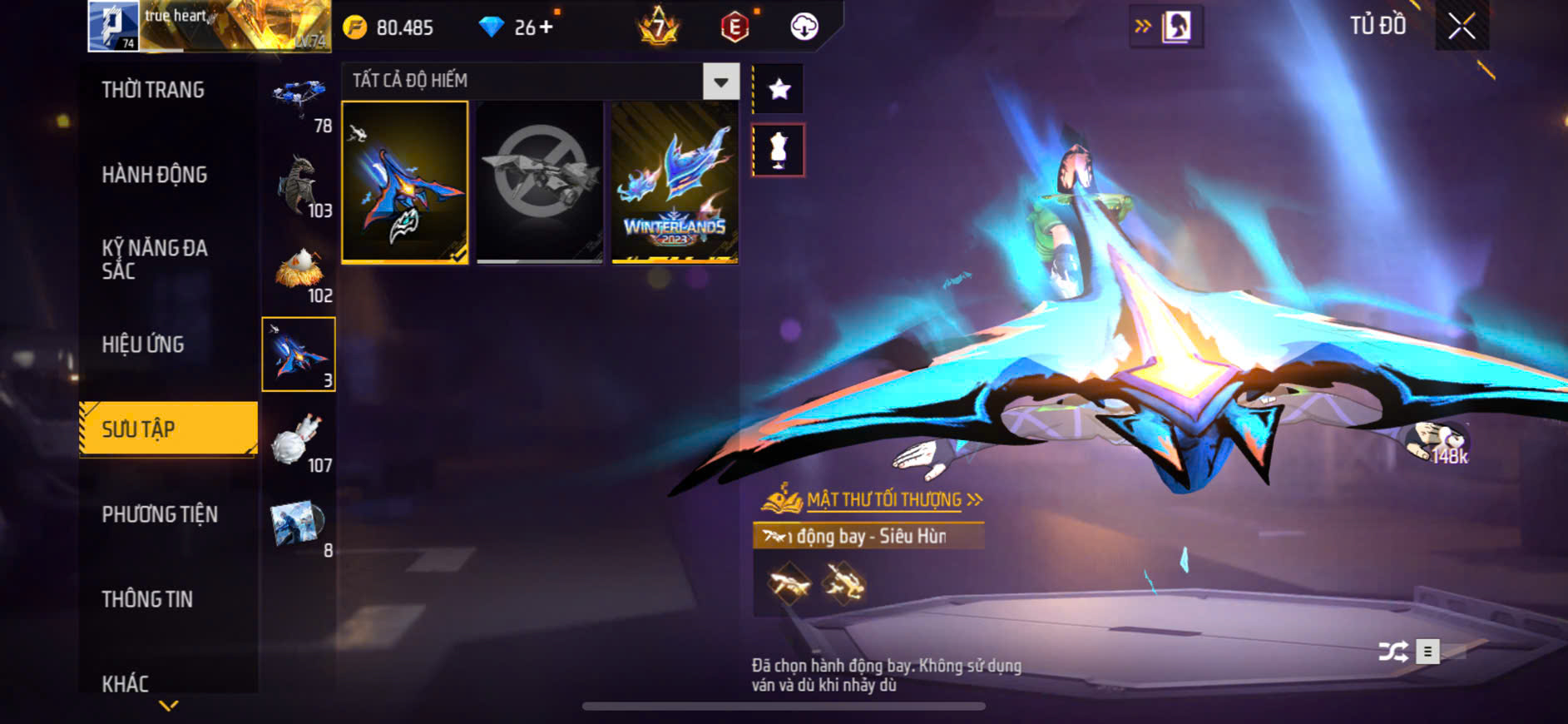The width and height of the screenshot is (1568, 724).
Task: Pick the Winterlands 2023 glider tile
Action: point(675,182)
